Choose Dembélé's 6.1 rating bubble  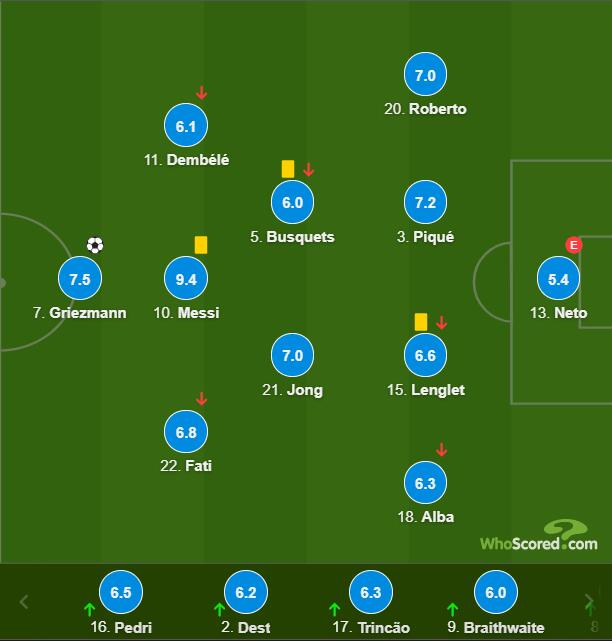[x=186, y=126]
